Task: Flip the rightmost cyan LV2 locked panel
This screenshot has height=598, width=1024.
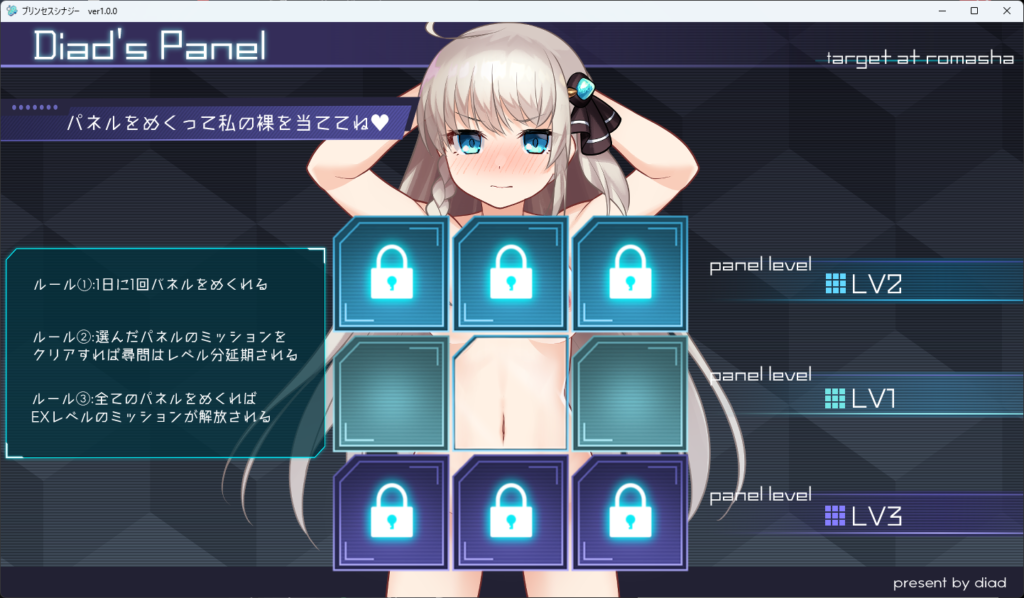Action: pos(630,273)
